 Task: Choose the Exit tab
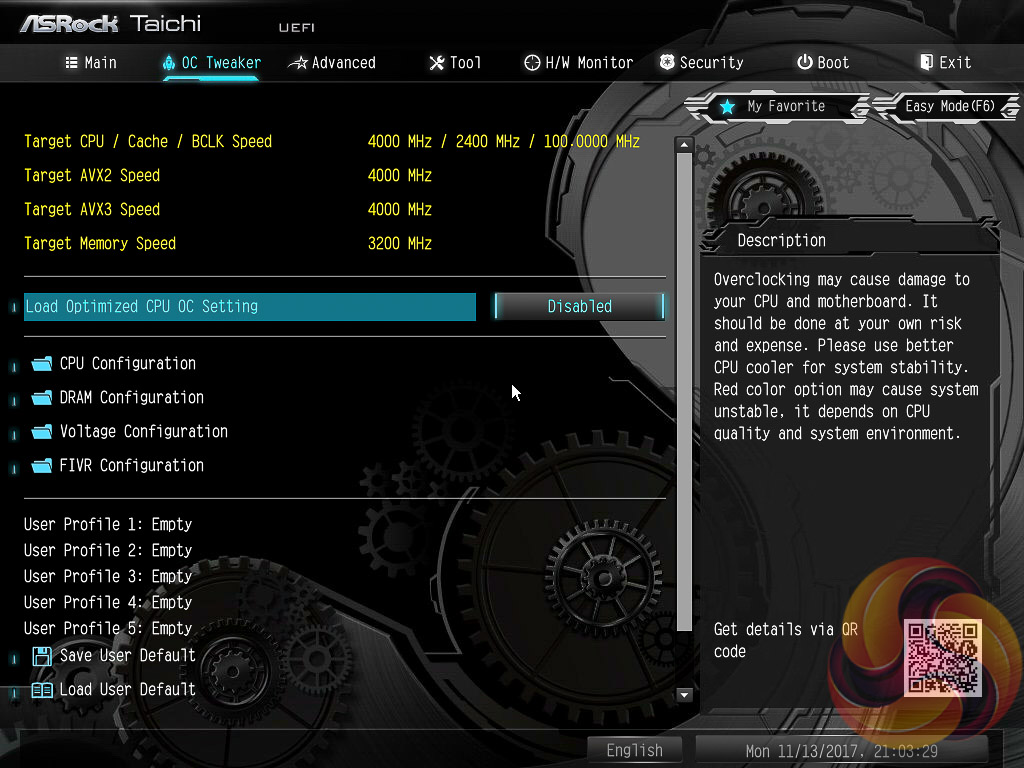coord(945,63)
